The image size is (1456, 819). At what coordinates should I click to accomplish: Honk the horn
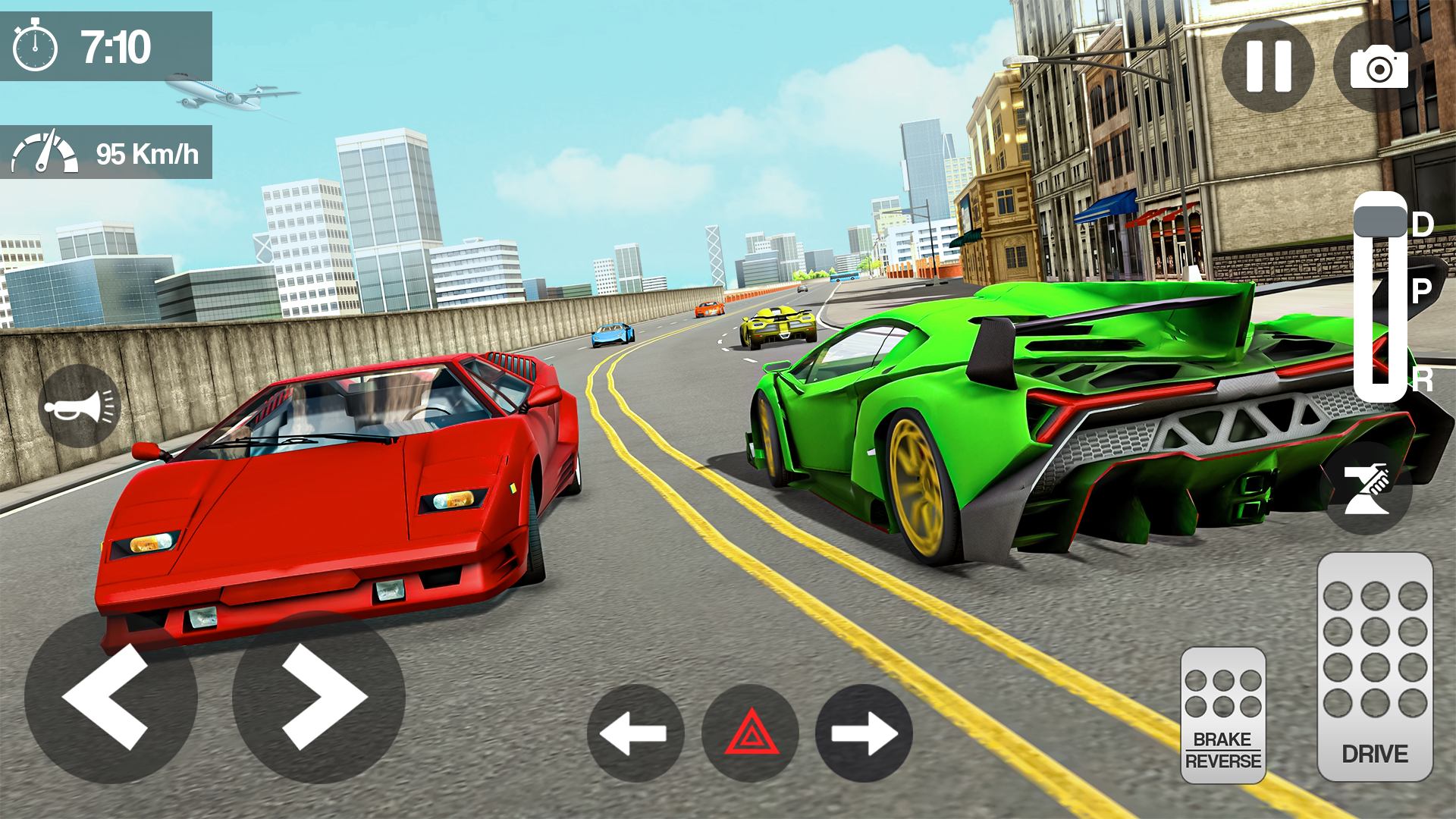click(80, 406)
